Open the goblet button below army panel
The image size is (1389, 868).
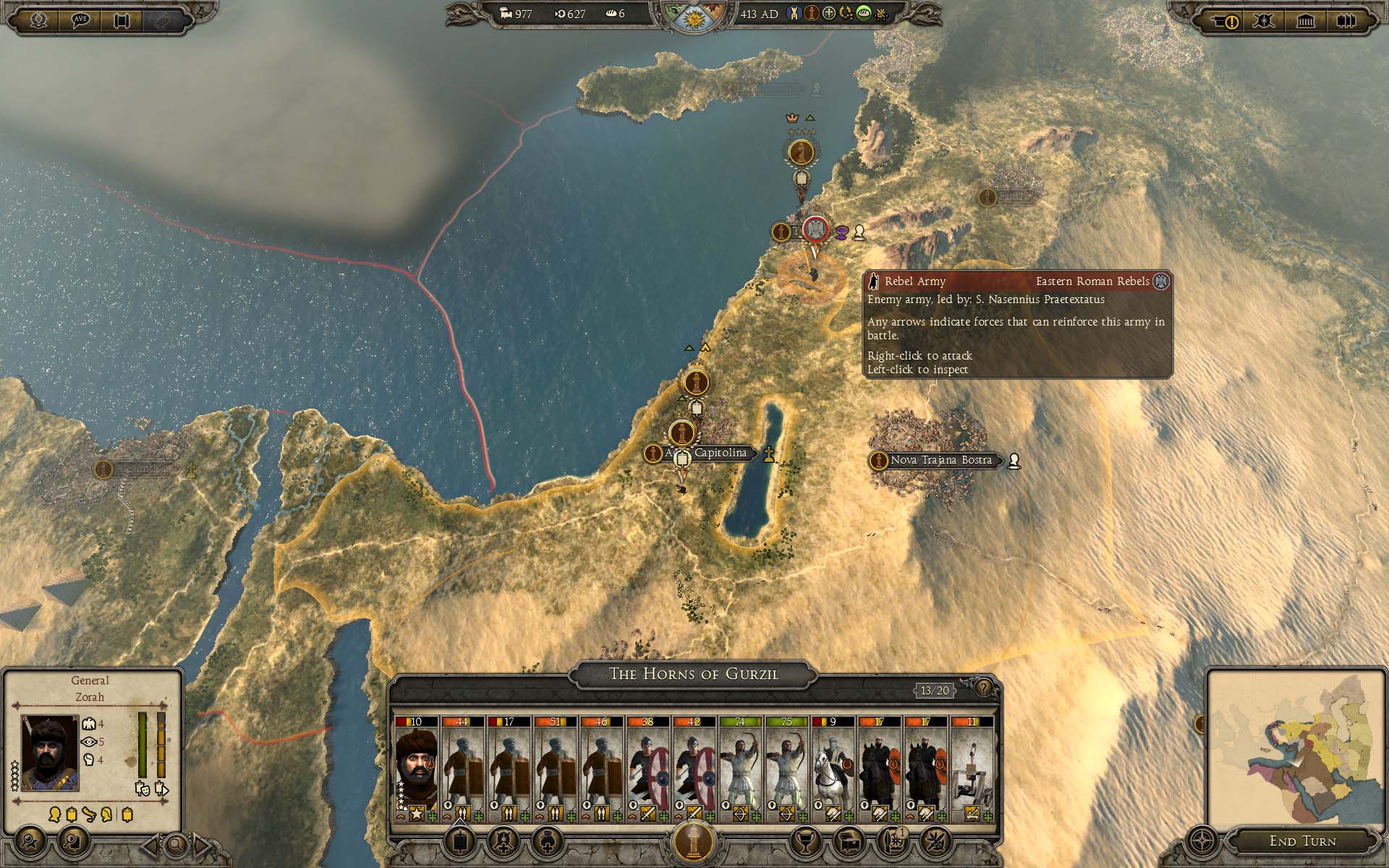(802, 841)
